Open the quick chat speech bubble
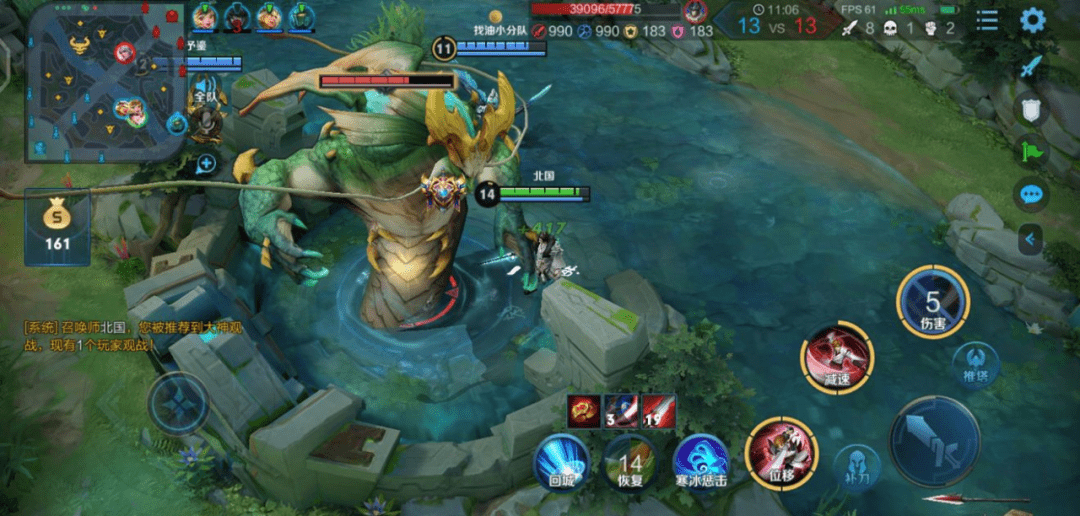The image size is (1080, 516). [x=1031, y=194]
